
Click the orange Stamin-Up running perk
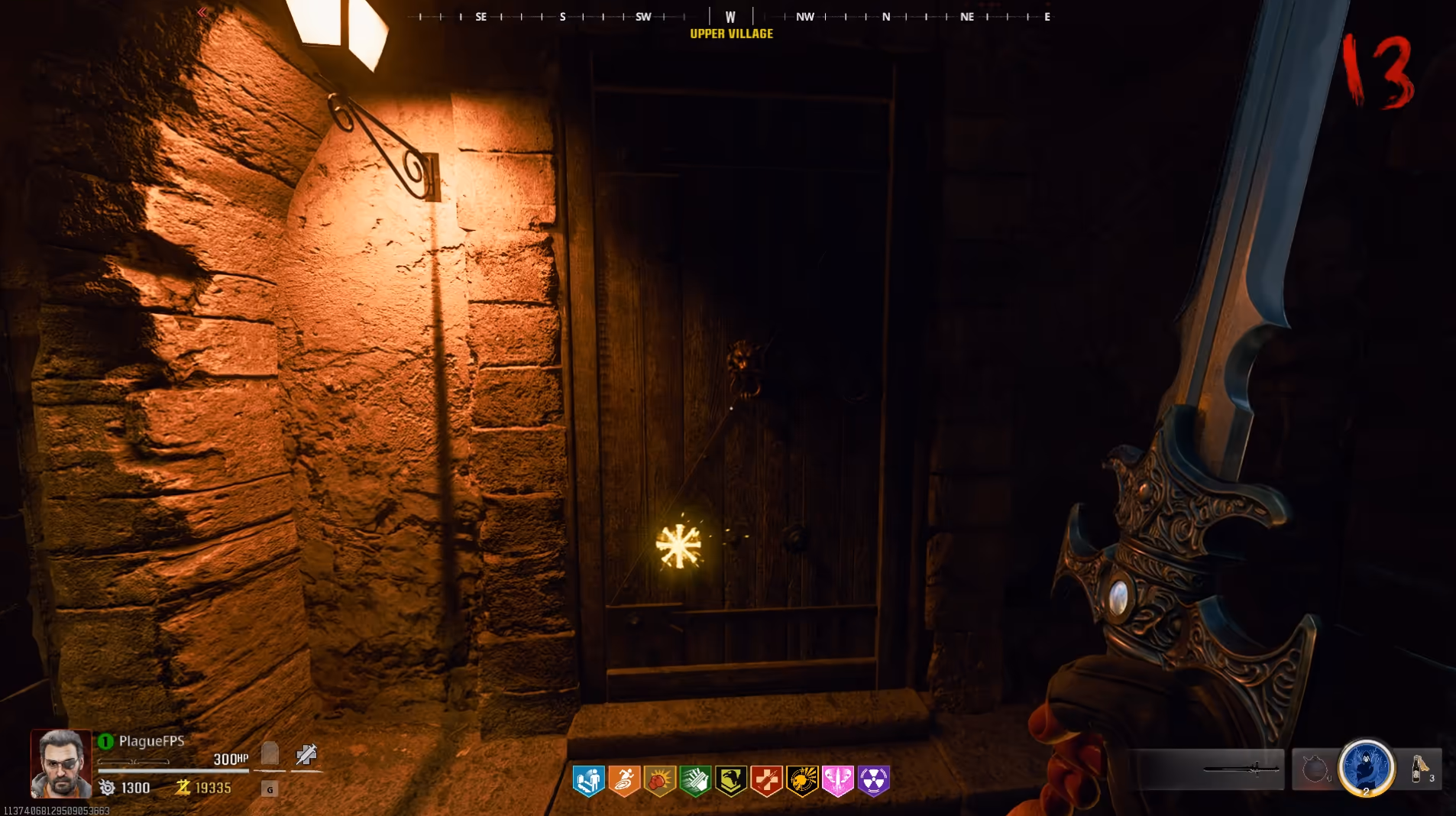tap(624, 781)
